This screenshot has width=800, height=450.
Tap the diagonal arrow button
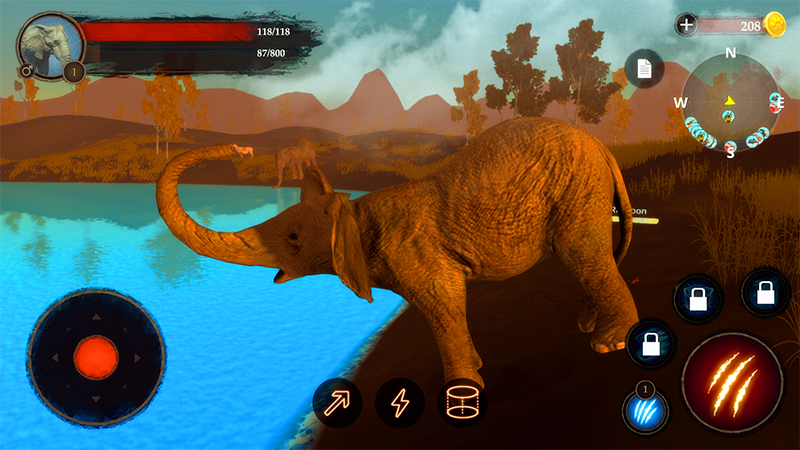(x=337, y=403)
